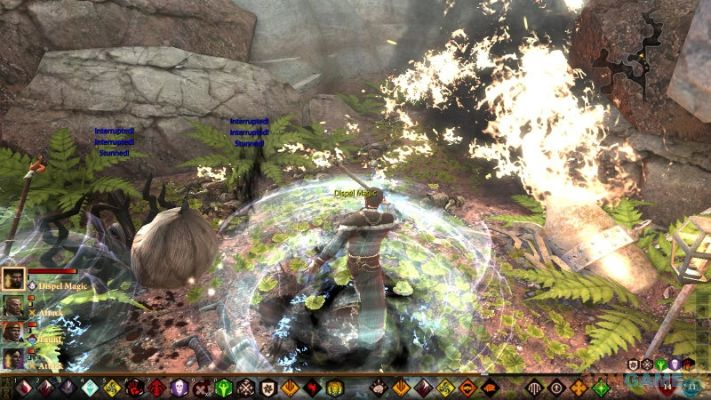This screenshot has width=711, height=400.
Task: Use the green figure ability icon
Action: 223,388
